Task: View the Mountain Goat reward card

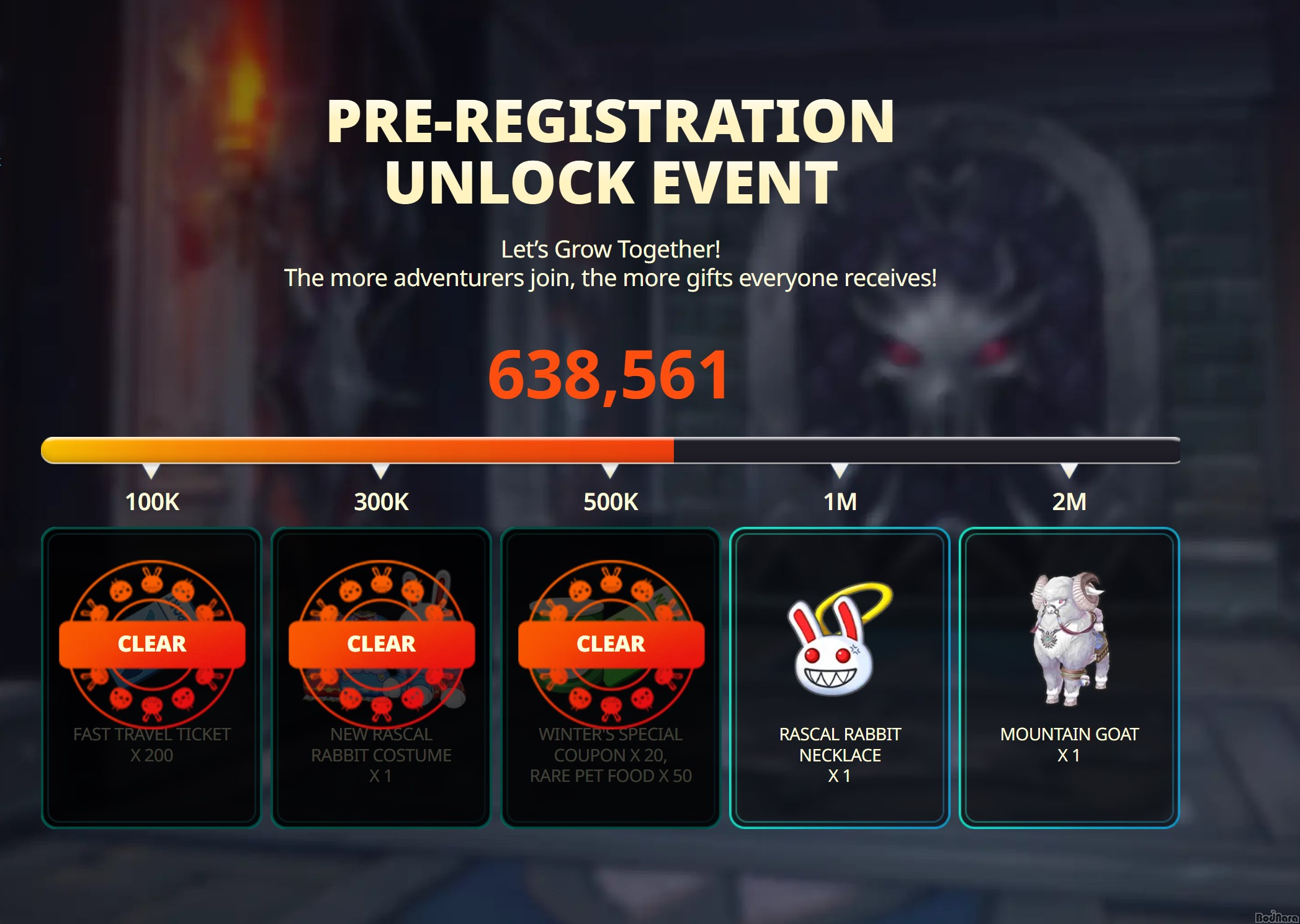Action: point(1069,678)
